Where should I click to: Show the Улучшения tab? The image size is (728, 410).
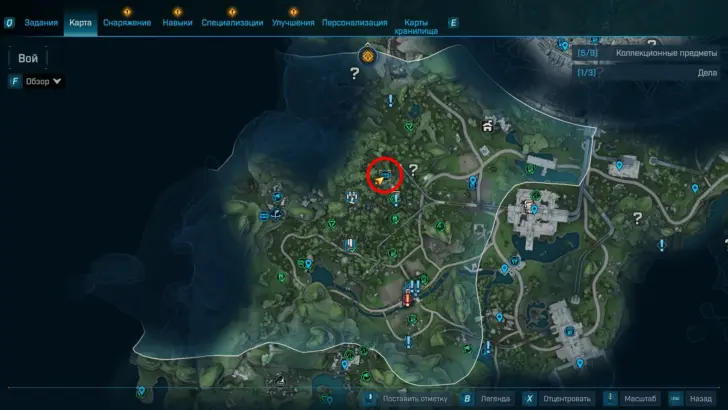point(293,21)
